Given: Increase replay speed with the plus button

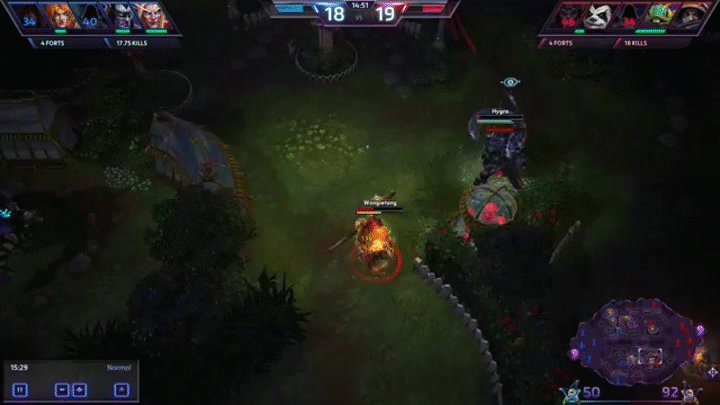Looking at the screenshot, I should pyautogui.click(x=81, y=389).
